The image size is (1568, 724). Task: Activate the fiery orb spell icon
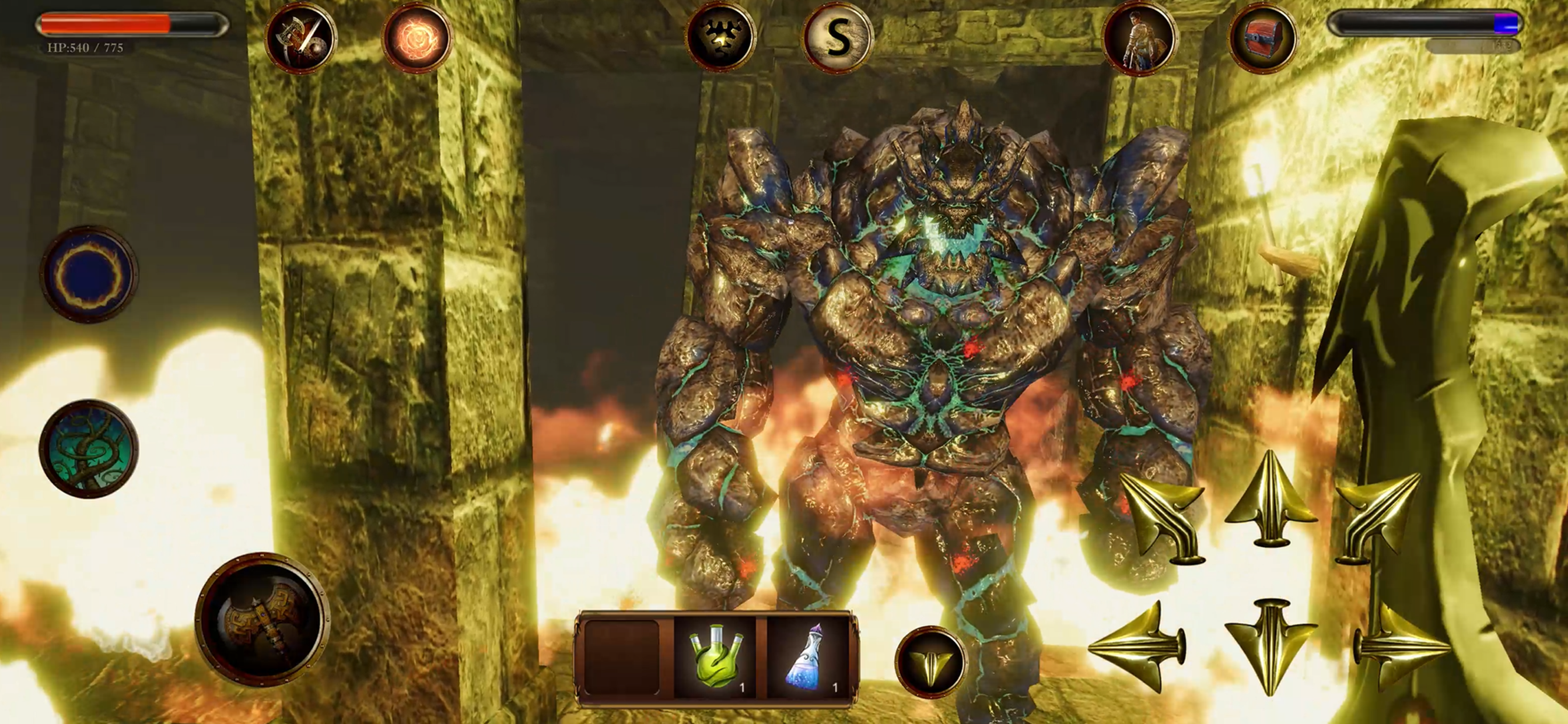pyautogui.click(x=417, y=38)
